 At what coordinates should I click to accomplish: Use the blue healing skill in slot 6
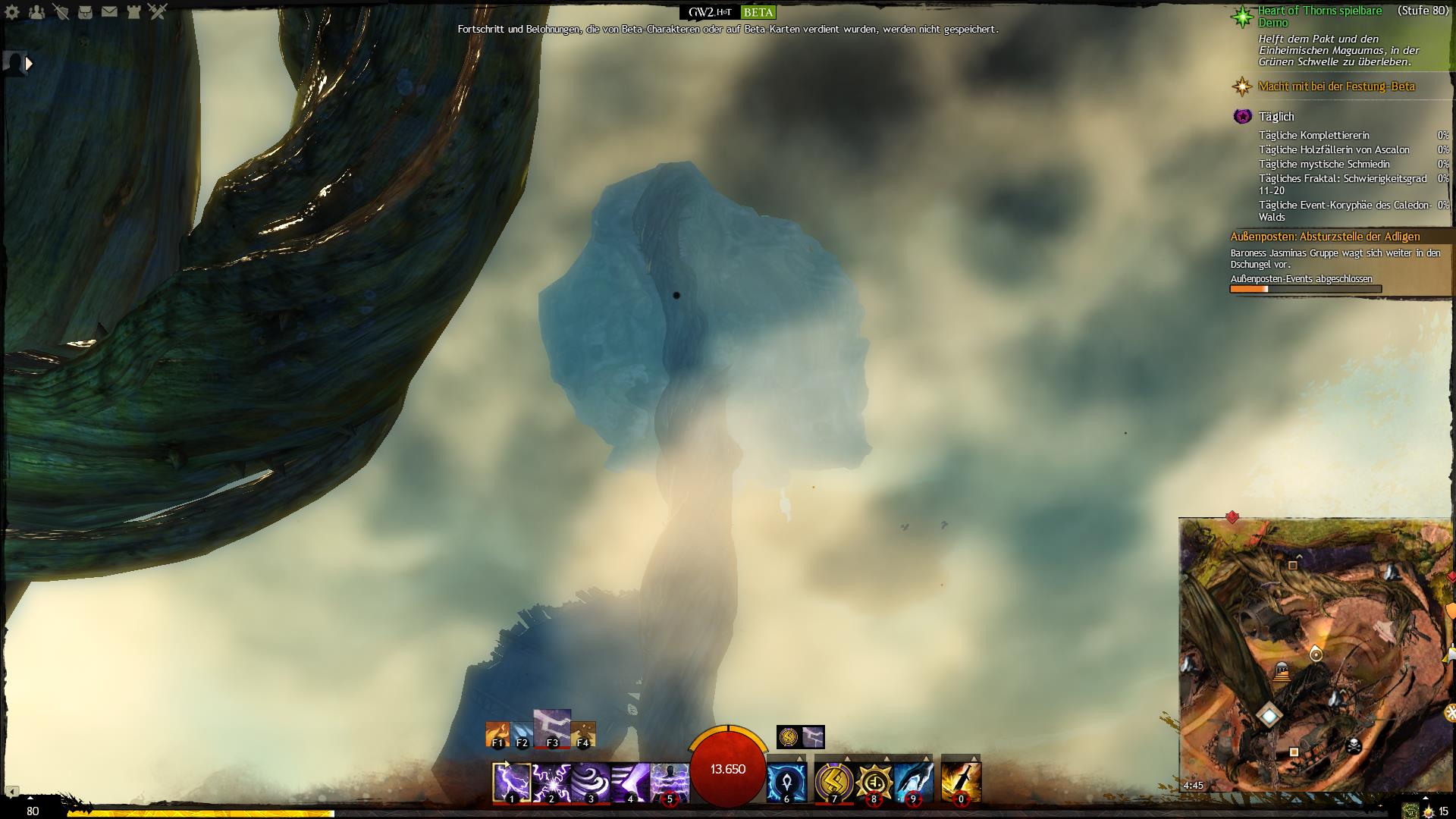(786, 782)
